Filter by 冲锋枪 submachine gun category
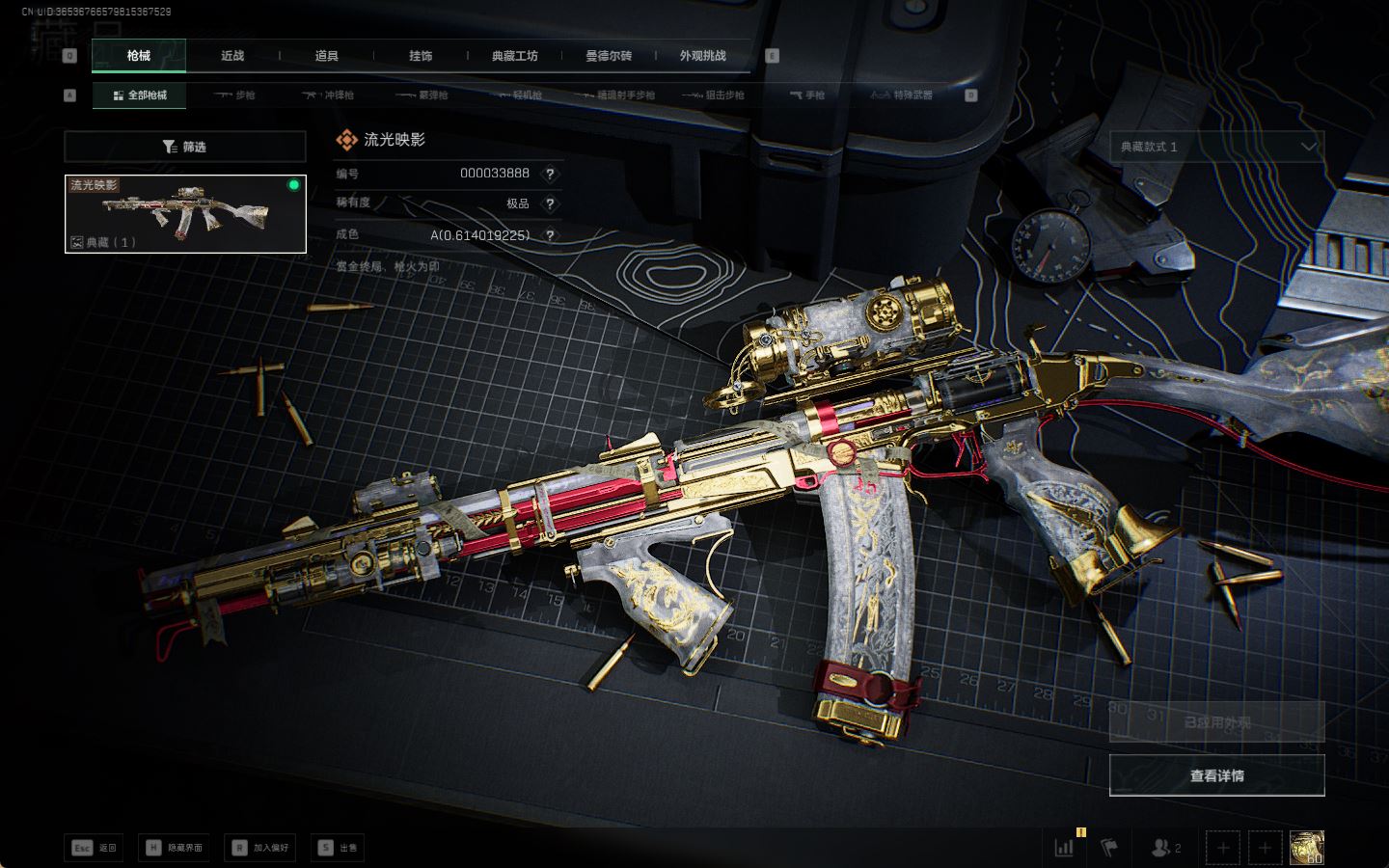 pos(328,95)
